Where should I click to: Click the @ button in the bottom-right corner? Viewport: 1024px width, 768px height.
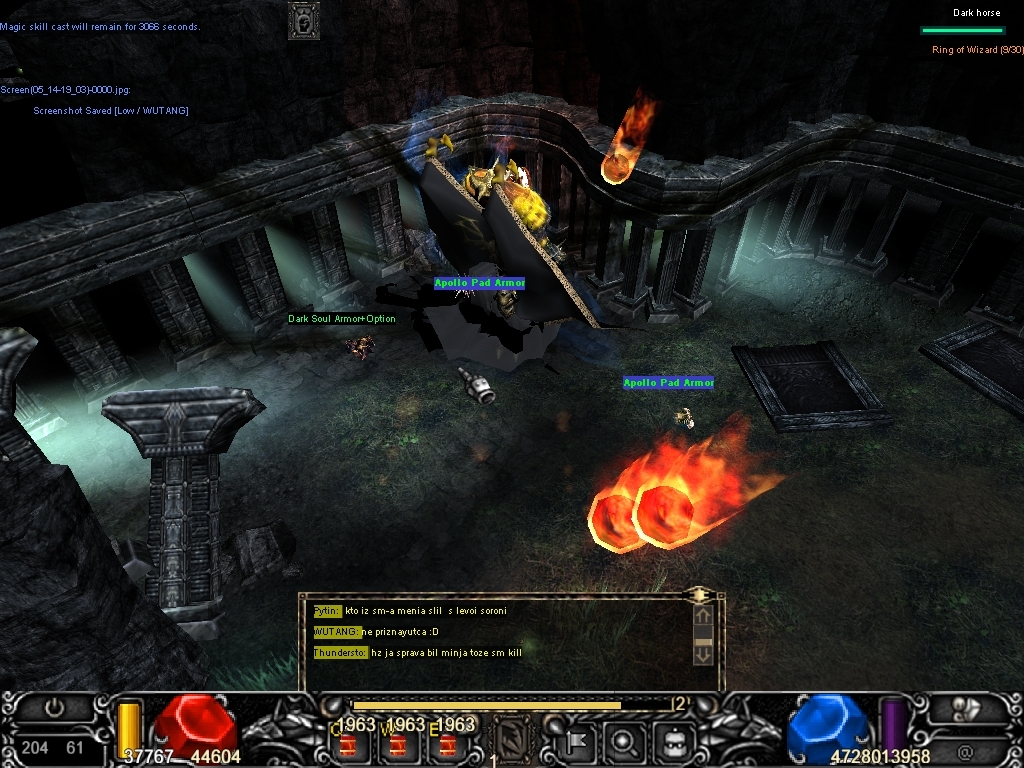point(965,749)
